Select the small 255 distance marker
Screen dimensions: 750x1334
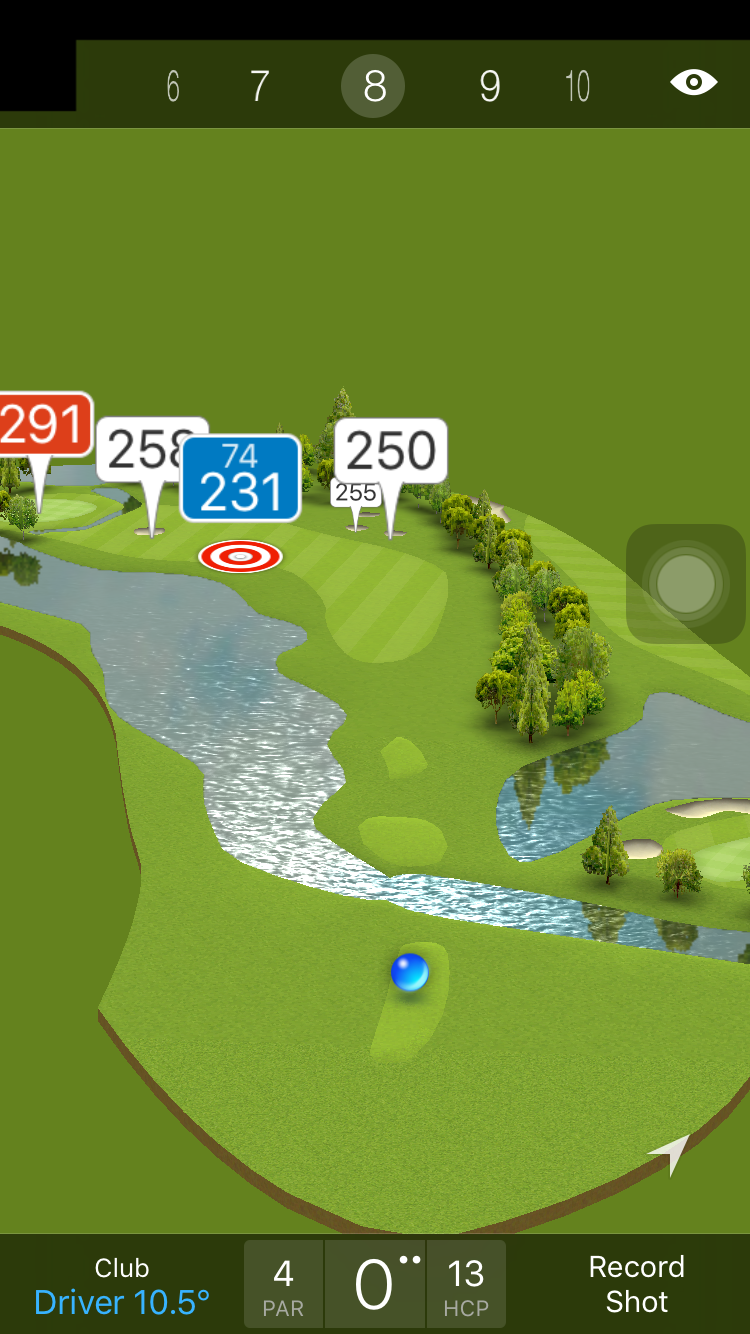point(354,493)
